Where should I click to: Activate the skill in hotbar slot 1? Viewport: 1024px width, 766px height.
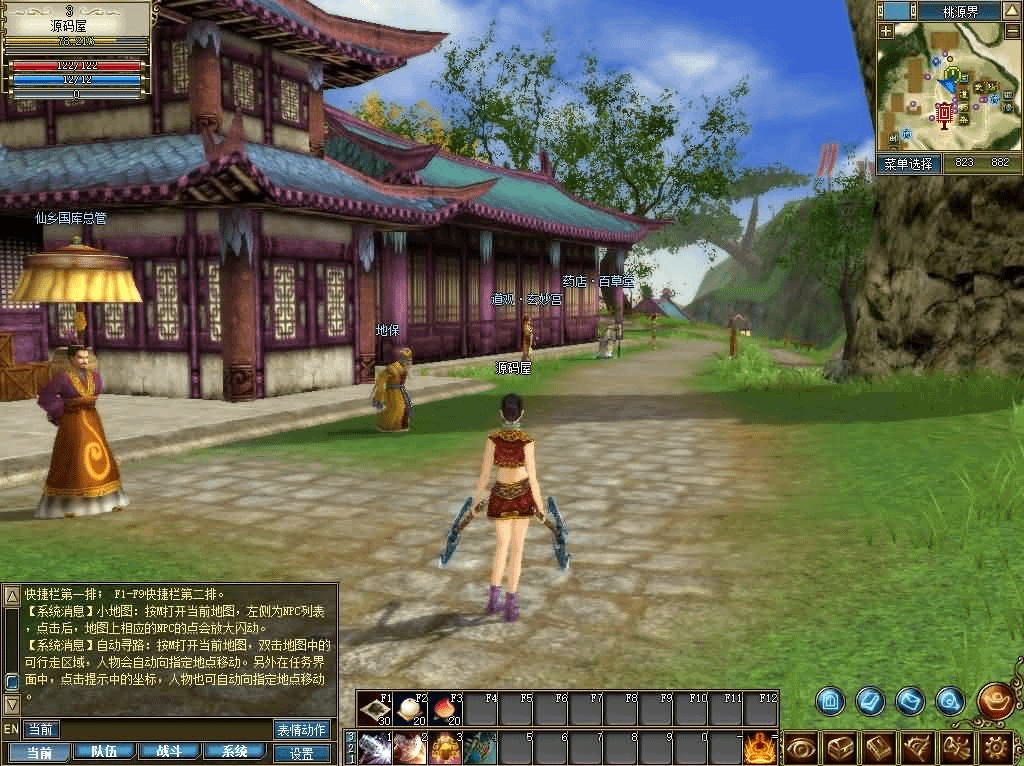coord(375,748)
